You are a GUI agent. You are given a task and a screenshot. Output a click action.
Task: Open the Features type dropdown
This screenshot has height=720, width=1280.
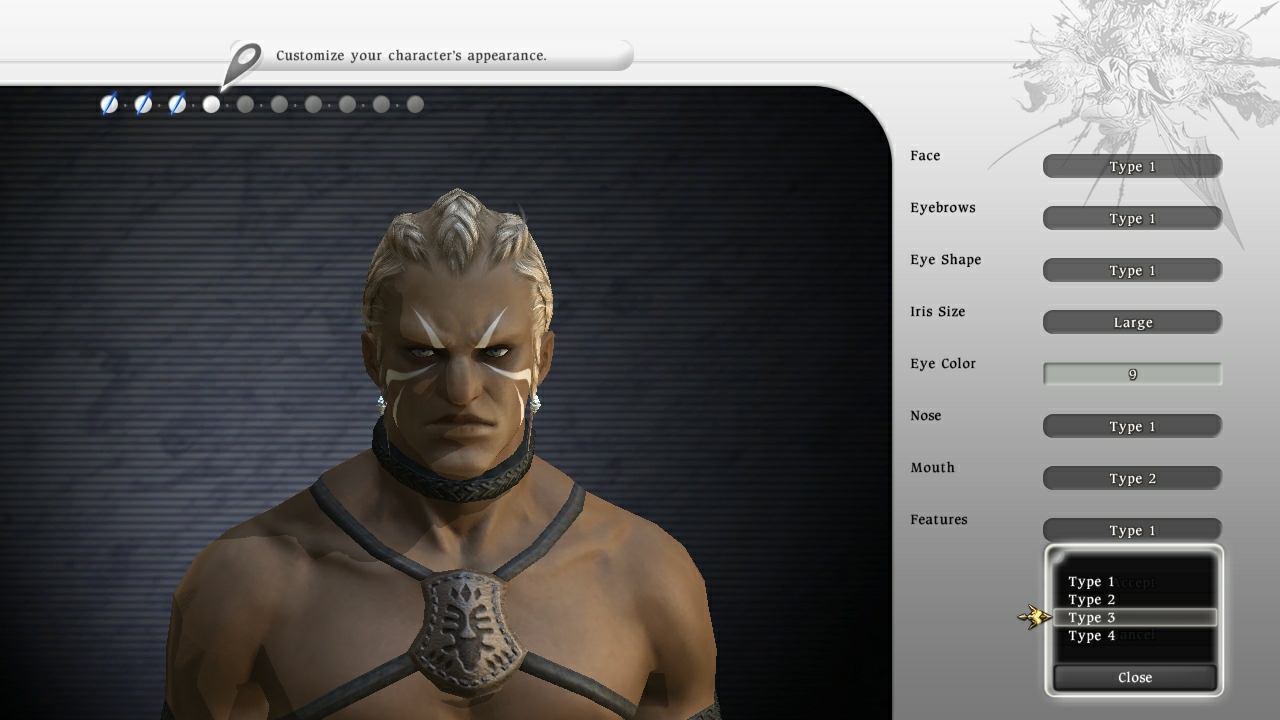click(x=1131, y=530)
